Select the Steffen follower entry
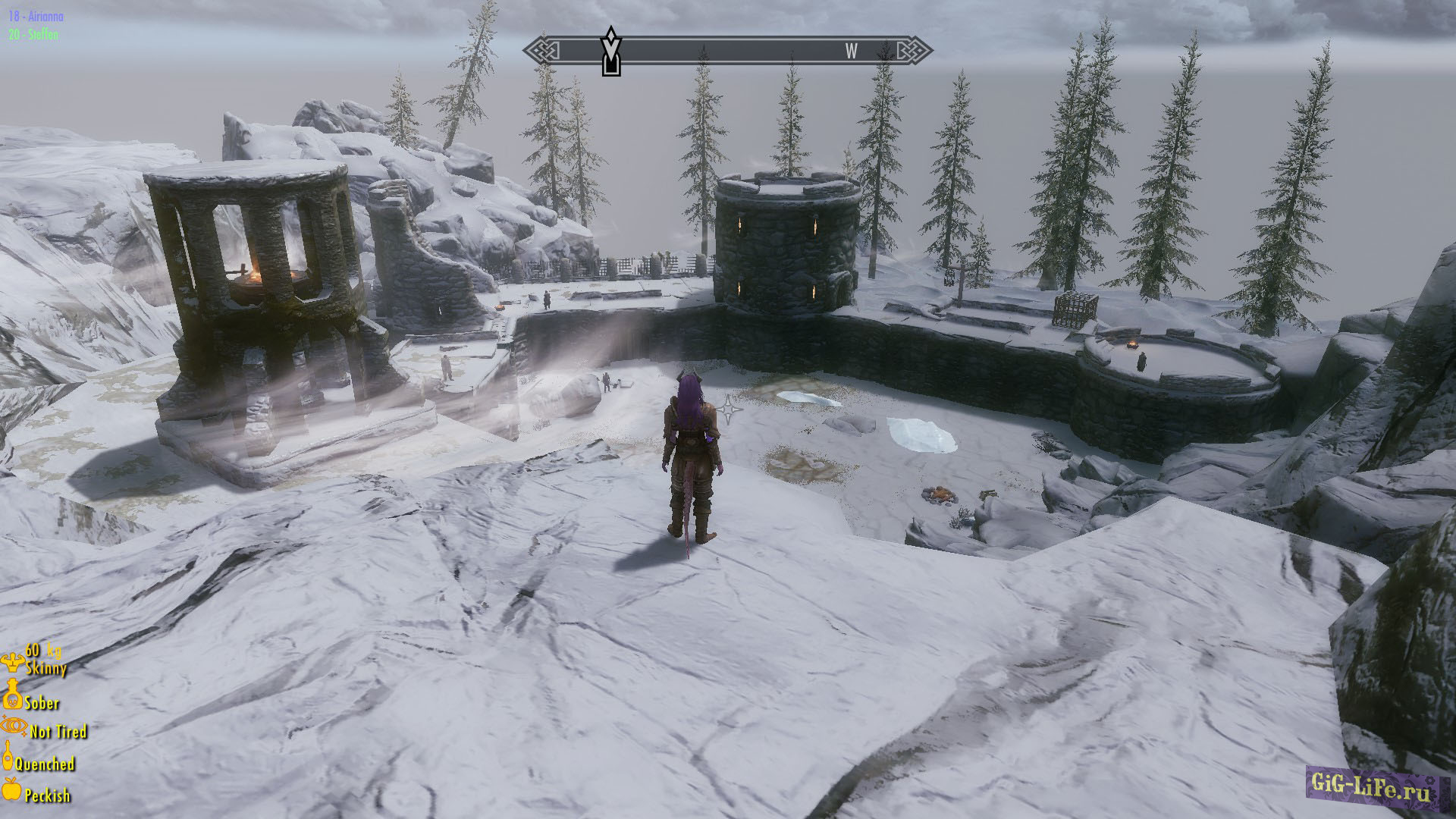The width and height of the screenshot is (1456, 819). (x=34, y=34)
